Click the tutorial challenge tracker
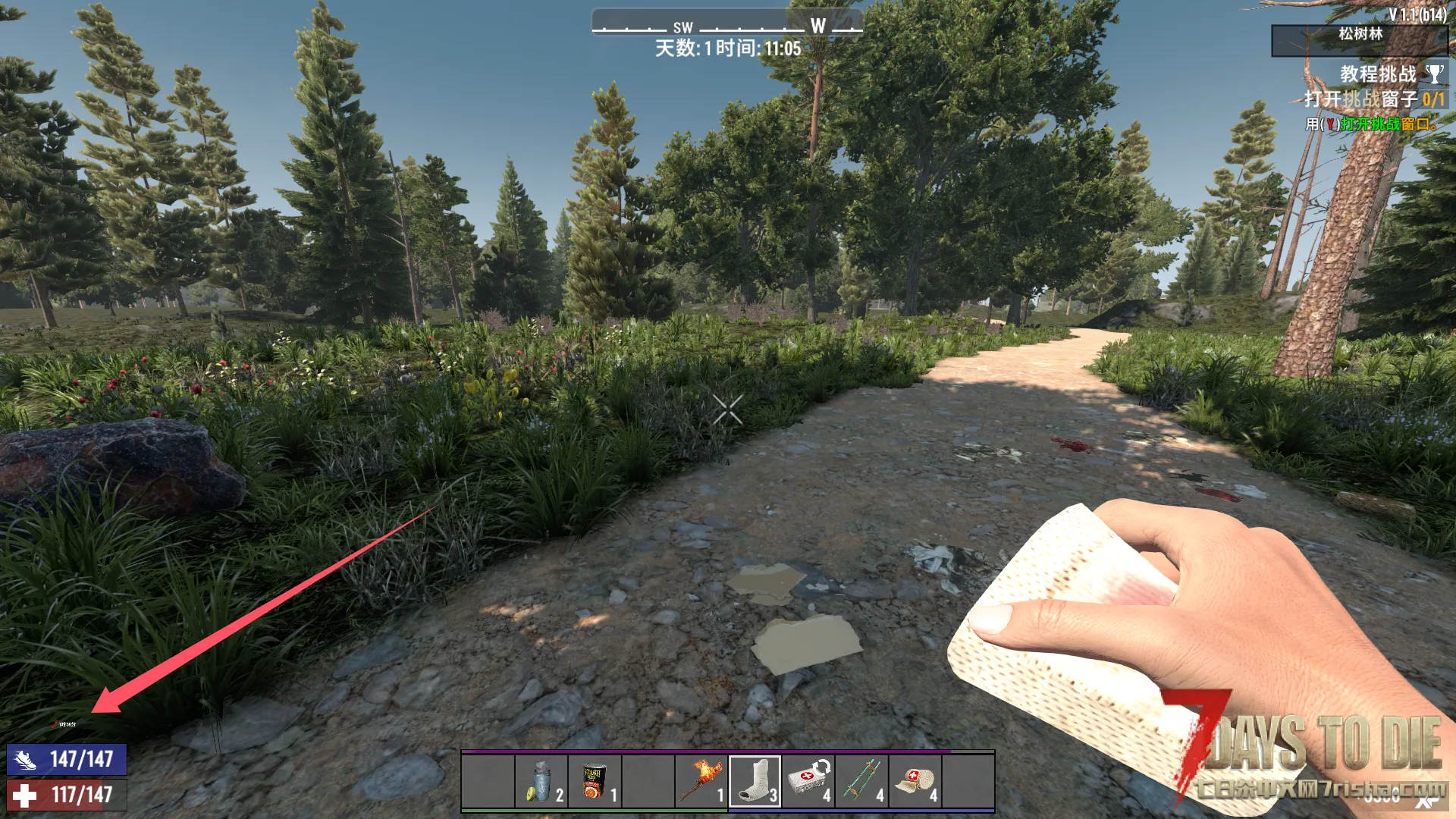Viewport: 1456px width, 819px height. point(1379,74)
